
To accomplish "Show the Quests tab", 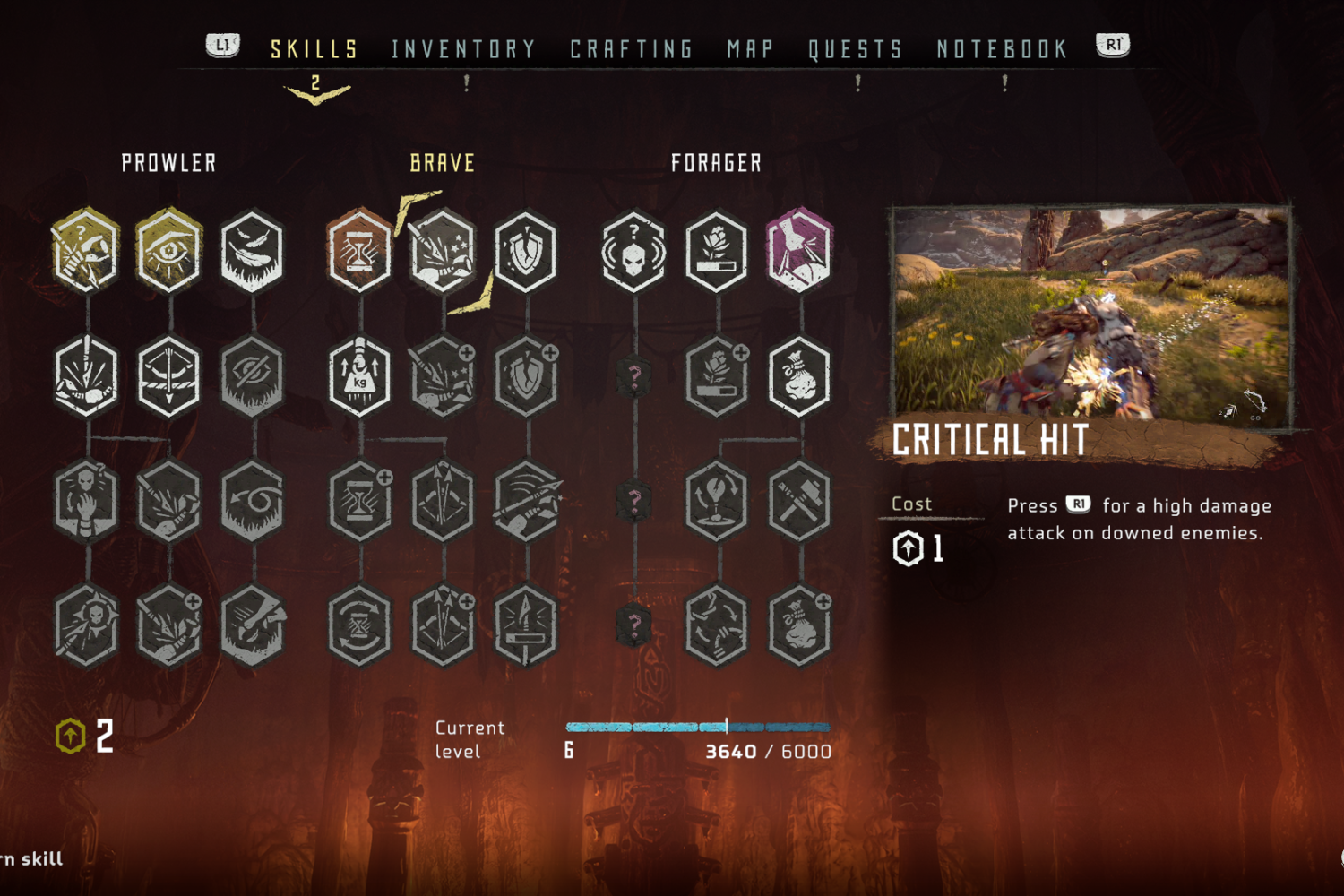I will pyautogui.click(x=856, y=49).
